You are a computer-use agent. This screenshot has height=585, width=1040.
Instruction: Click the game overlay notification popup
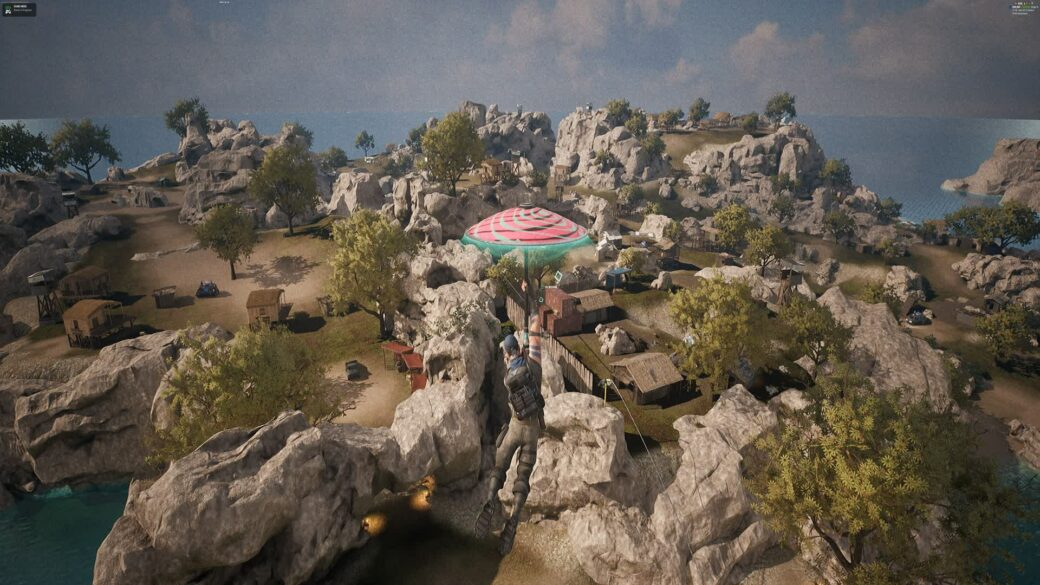(x=19, y=9)
